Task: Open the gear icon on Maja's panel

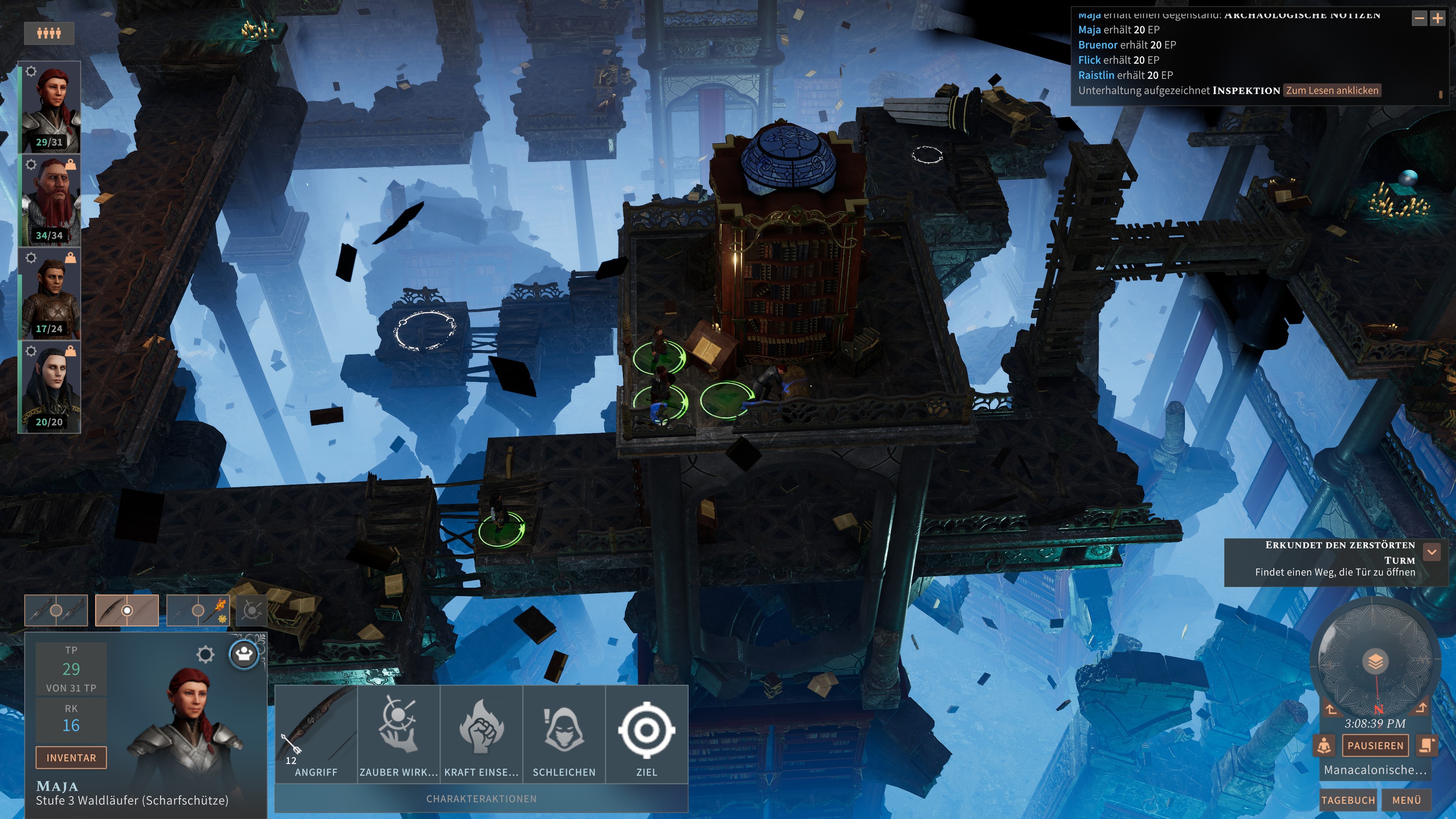Action: coord(205,654)
